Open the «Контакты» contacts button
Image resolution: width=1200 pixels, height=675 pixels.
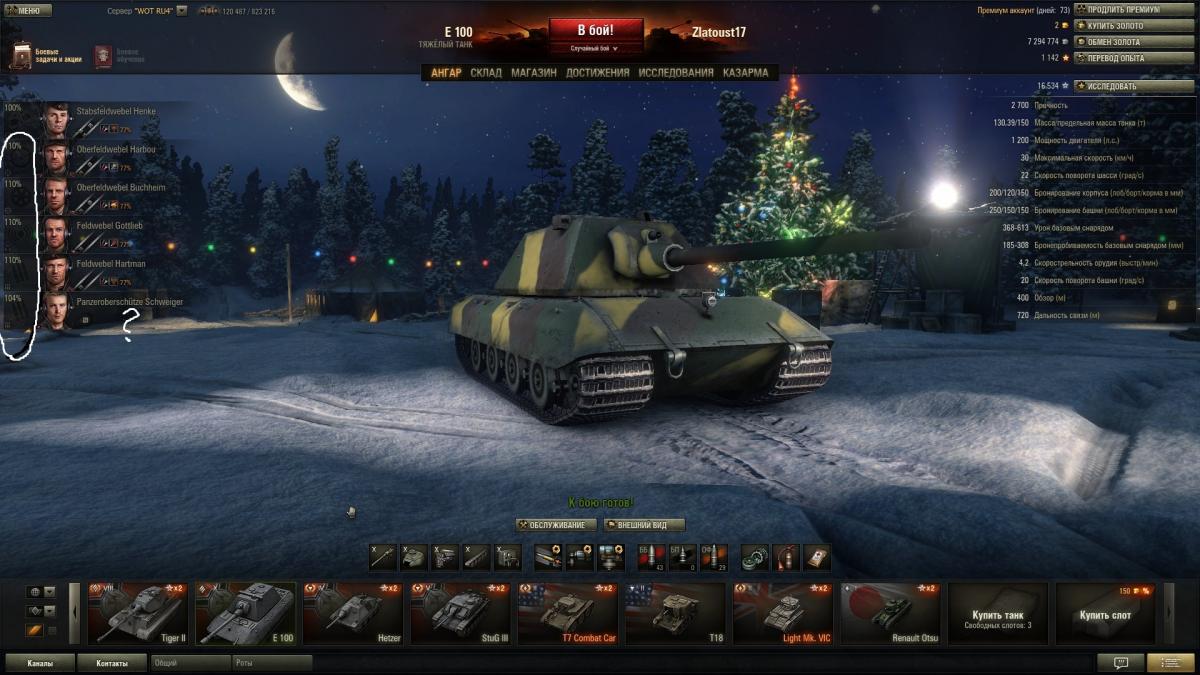112,663
